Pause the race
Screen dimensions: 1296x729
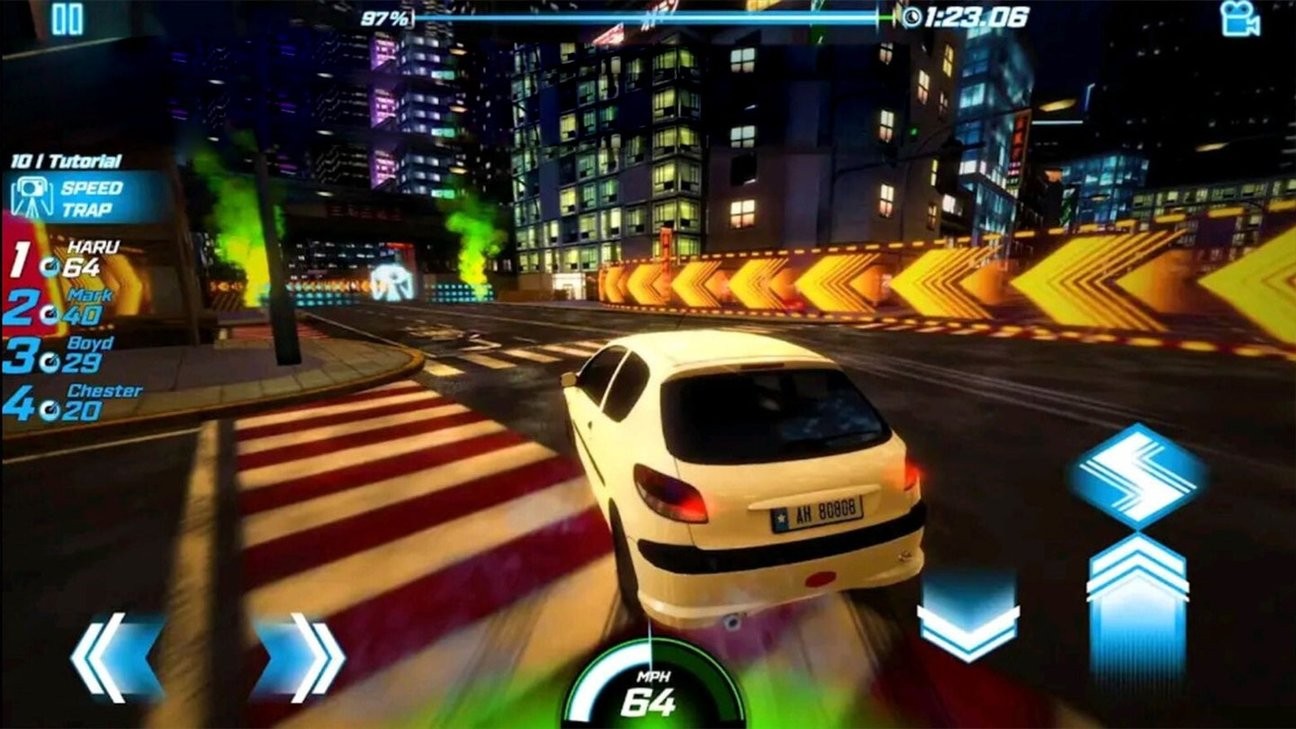click(x=67, y=19)
